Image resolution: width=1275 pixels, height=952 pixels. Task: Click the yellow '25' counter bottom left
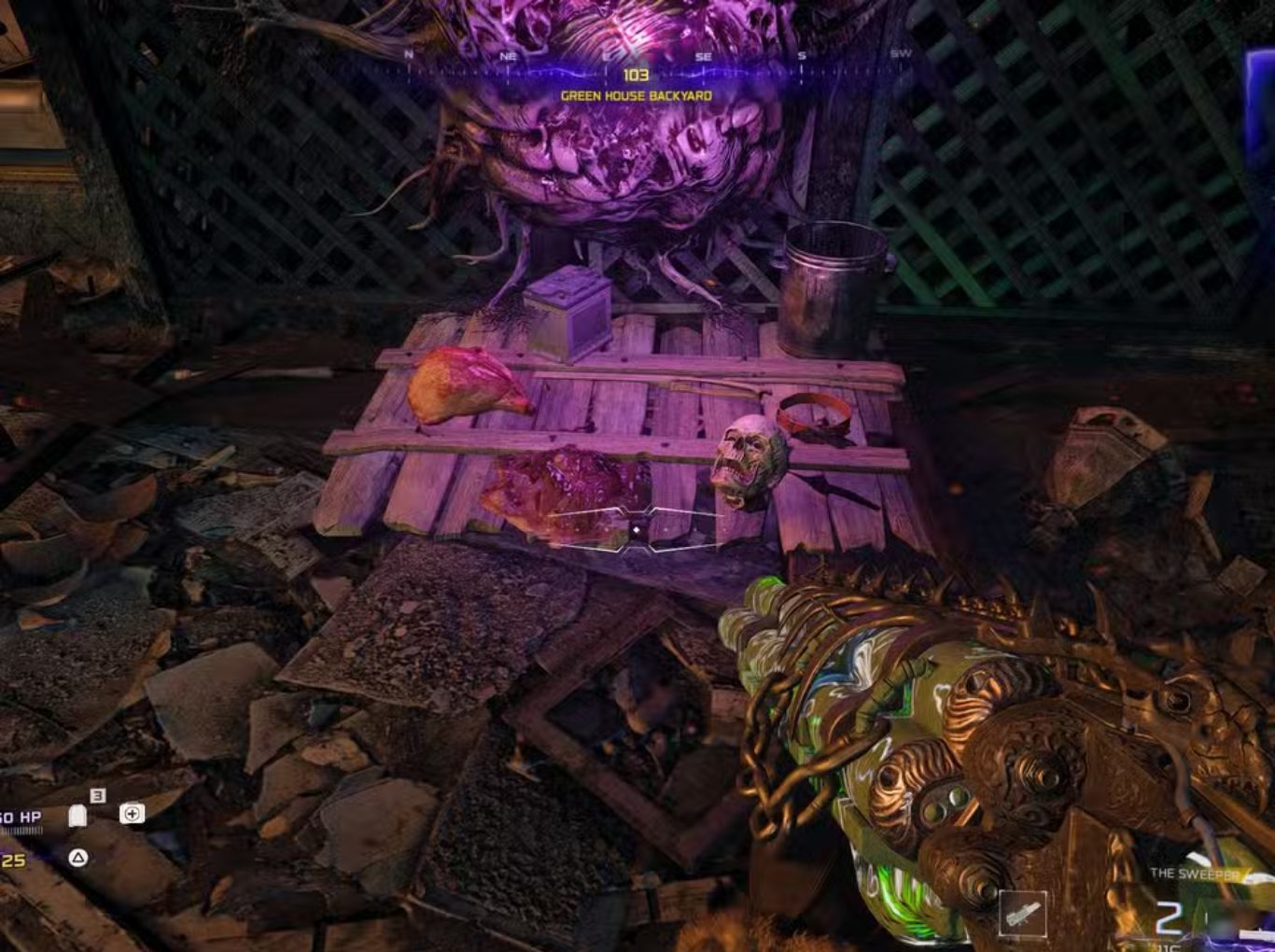click(x=15, y=859)
